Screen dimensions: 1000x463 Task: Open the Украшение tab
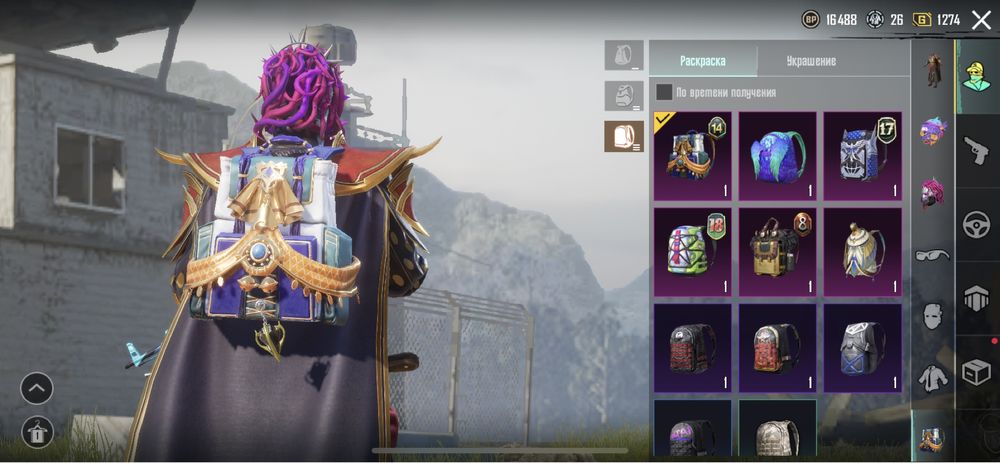(x=810, y=61)
